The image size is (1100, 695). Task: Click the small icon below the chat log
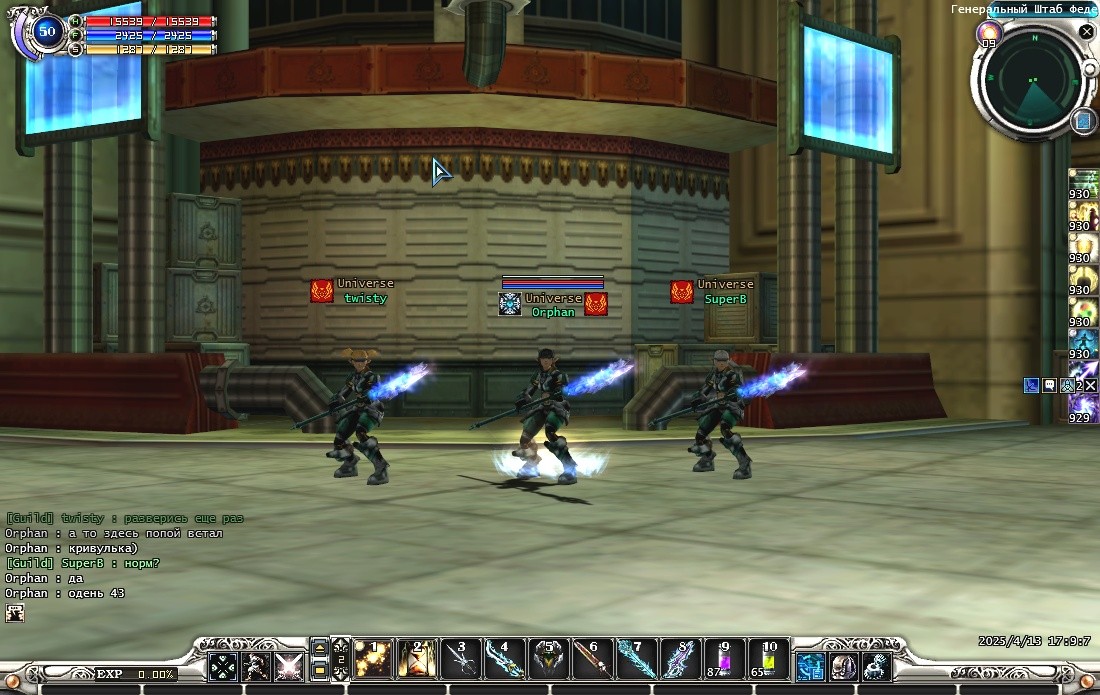(14, 613)
